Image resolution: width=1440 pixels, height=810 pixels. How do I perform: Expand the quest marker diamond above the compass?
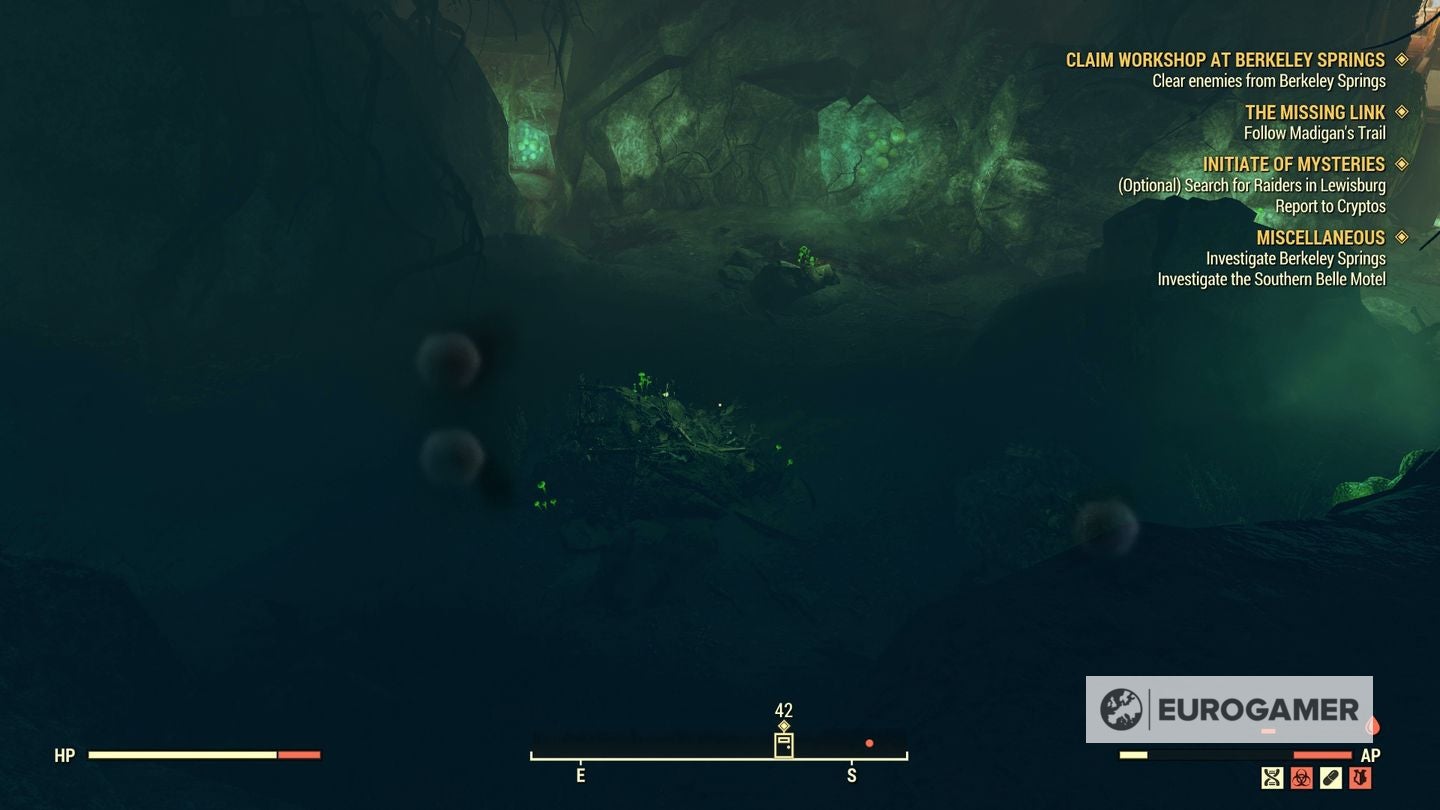click(x=783, y=724)
